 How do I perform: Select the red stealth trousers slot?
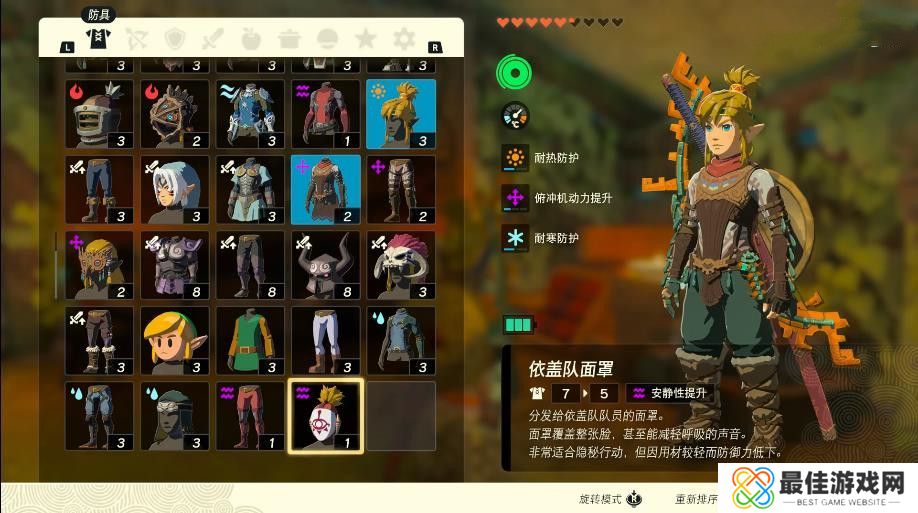tap(250, 415)
